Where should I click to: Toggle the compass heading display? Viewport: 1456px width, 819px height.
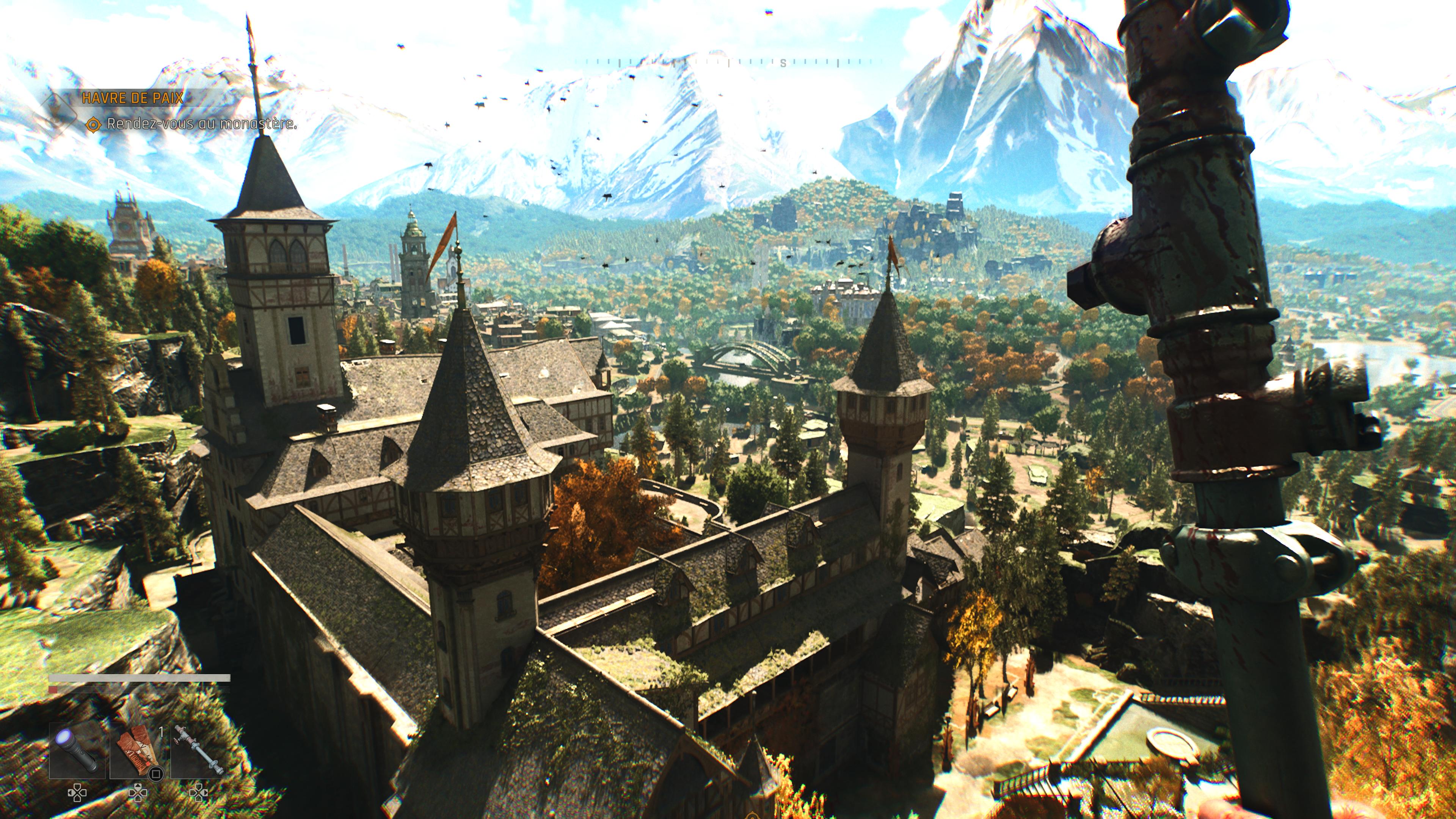(783, 63)
